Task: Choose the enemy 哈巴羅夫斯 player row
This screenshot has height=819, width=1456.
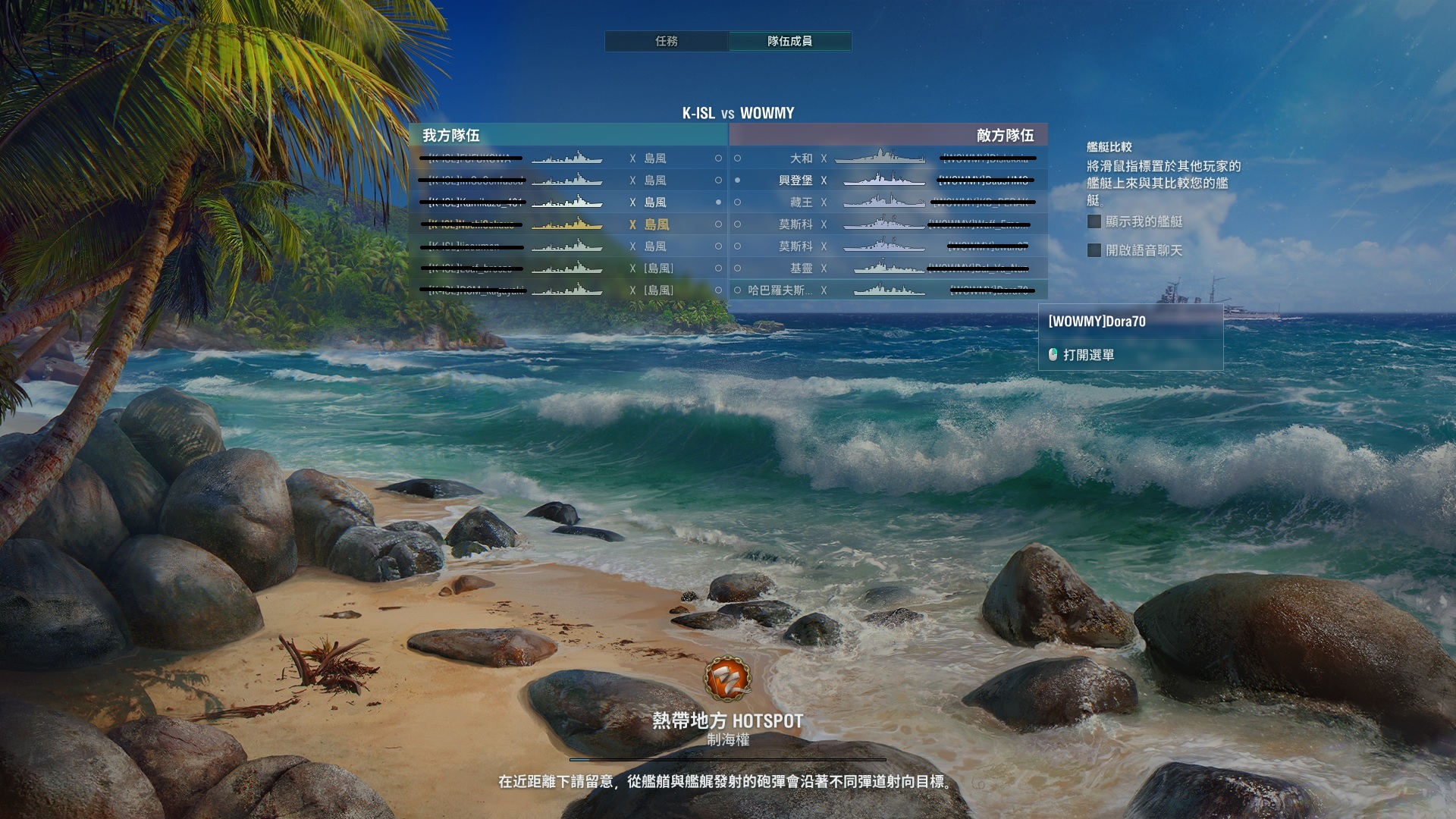Action: [x=887, y=290]
